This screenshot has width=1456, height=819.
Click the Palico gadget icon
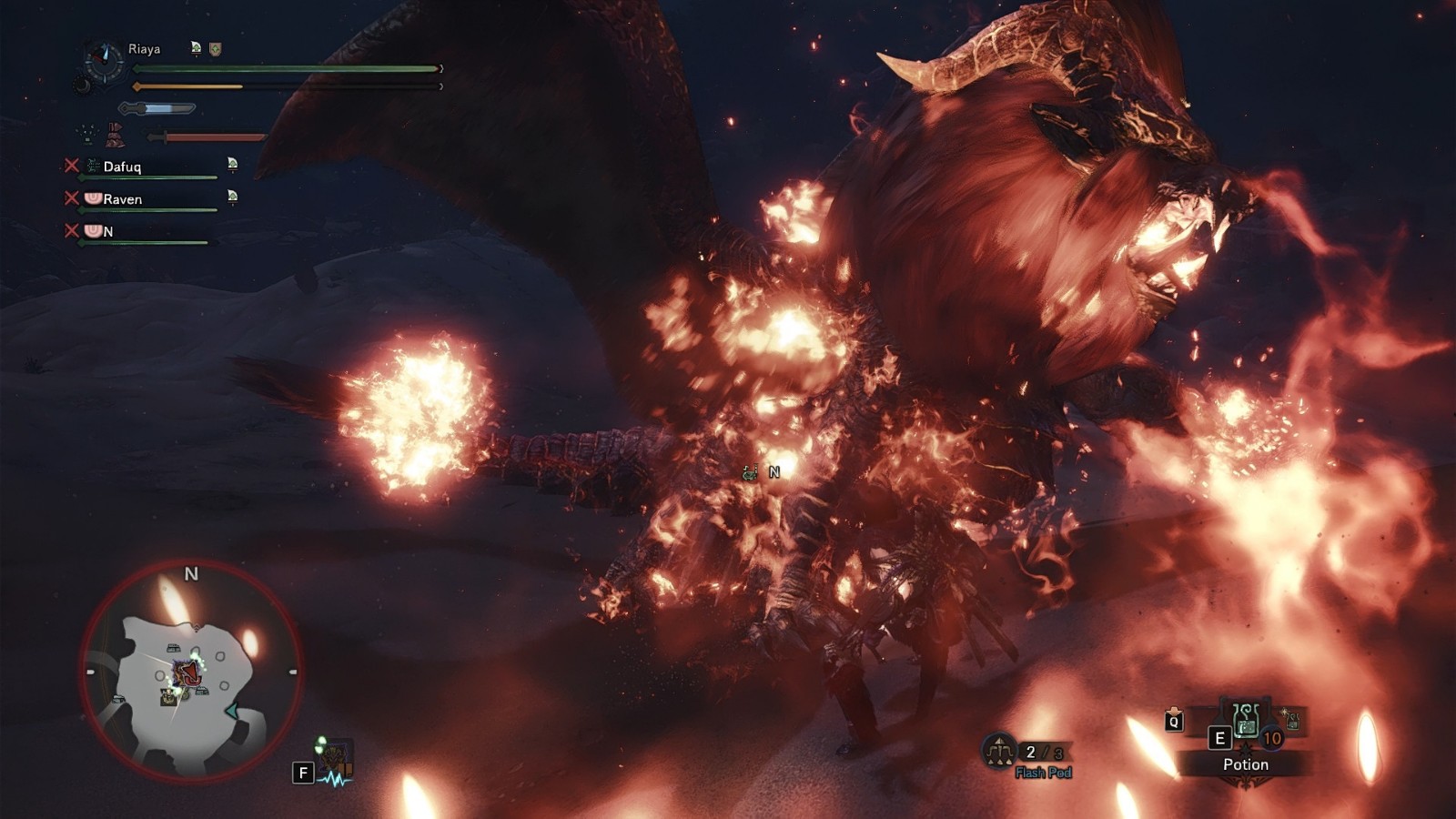click(335, 757)
